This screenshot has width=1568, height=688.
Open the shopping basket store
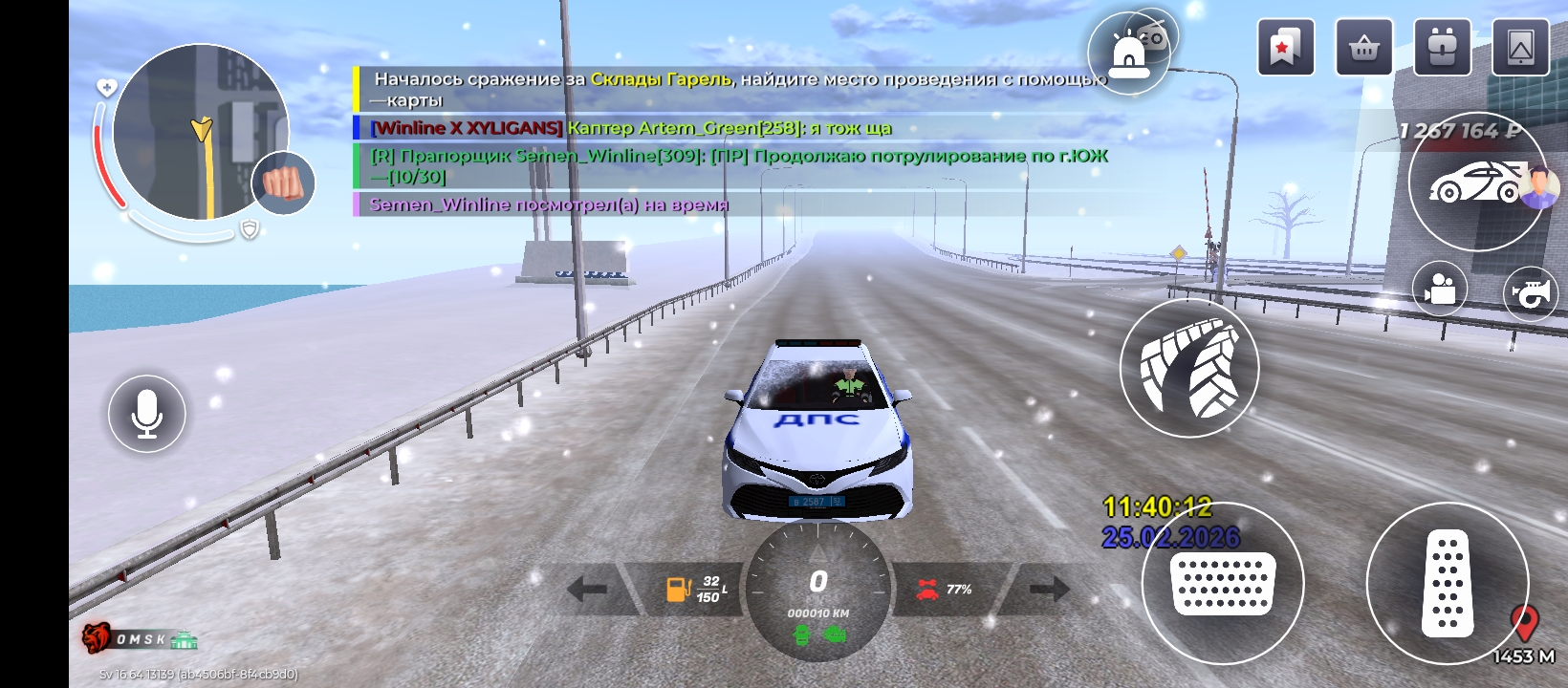pyautogui.click(x=1363, y=47)
